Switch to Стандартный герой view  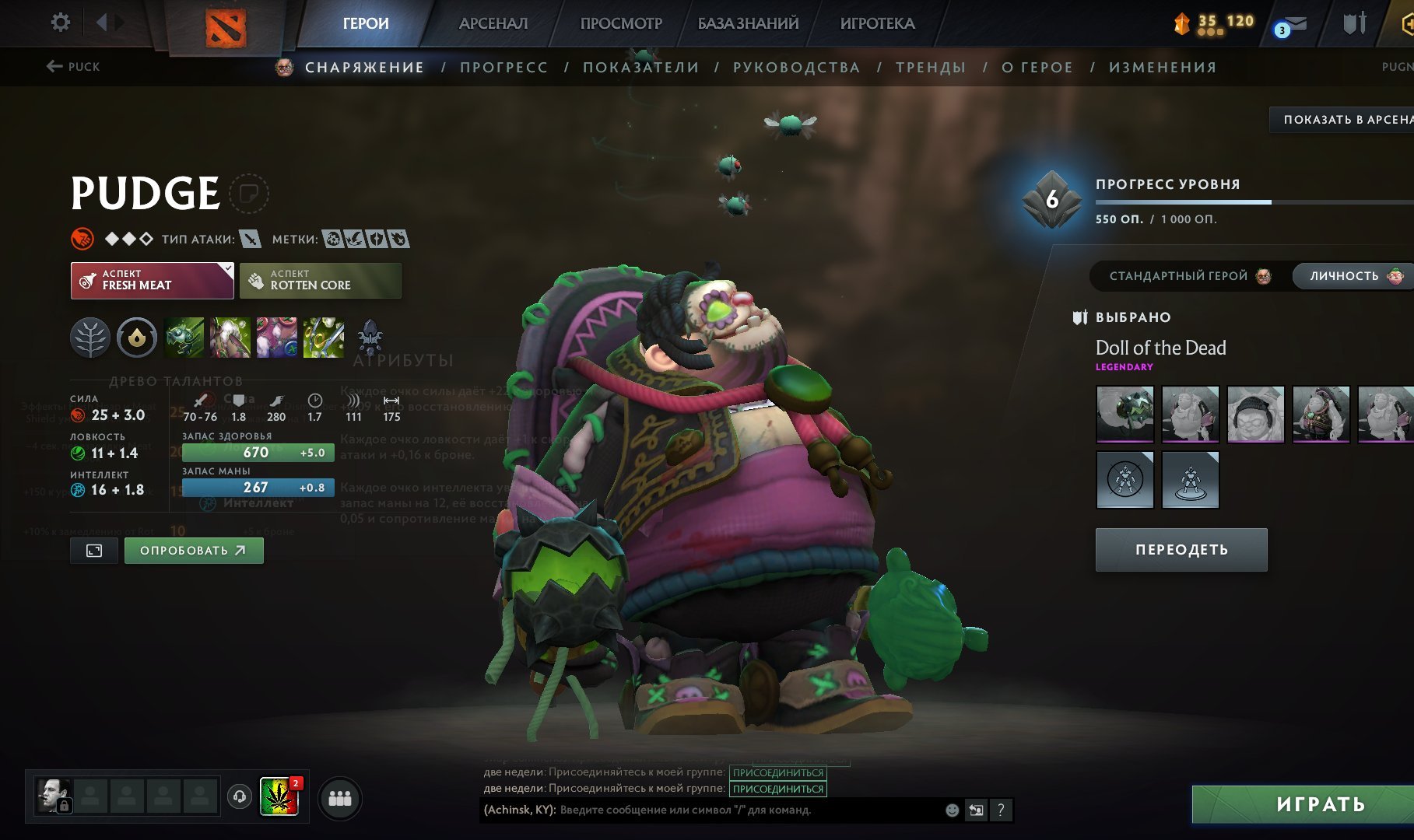(x=1188, y=276)
